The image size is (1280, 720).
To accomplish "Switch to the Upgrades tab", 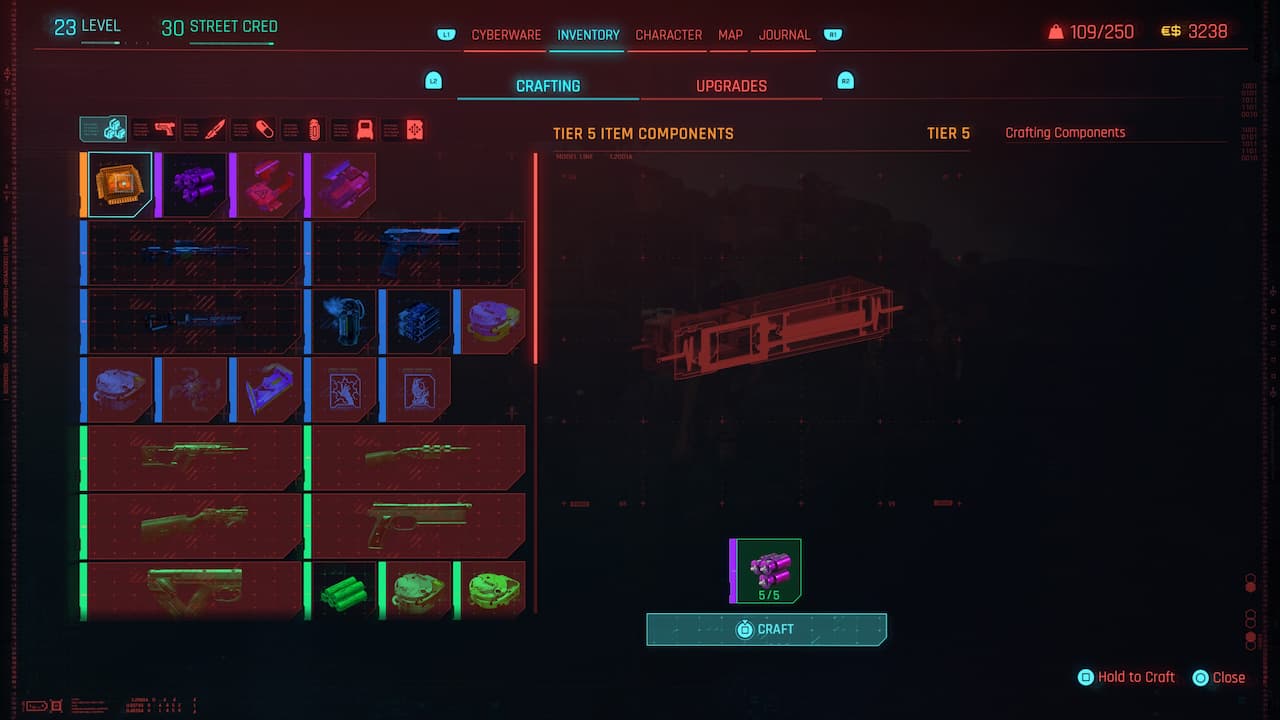I will [731, 86].
